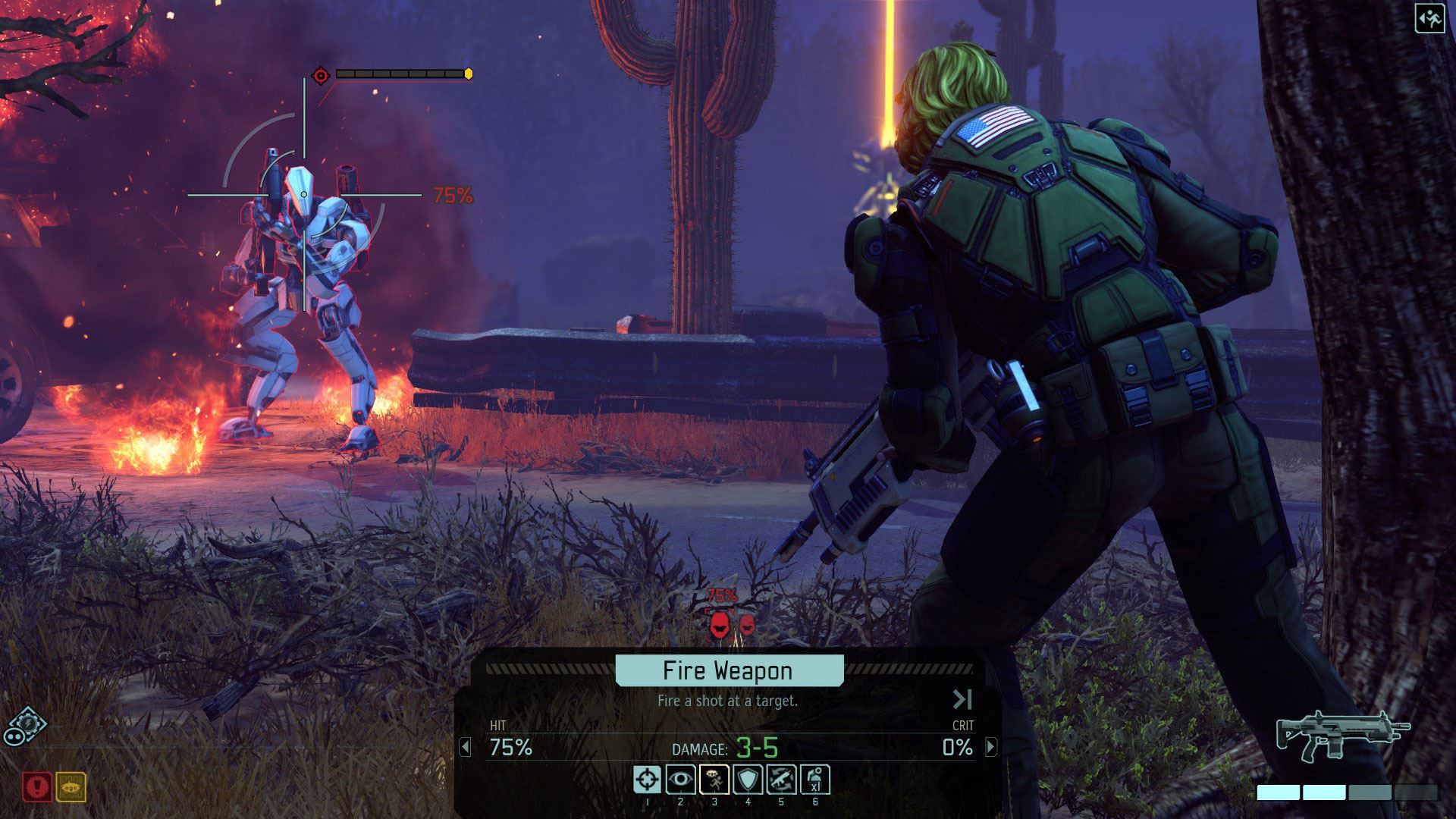The width and height of the screenshot is (1456, 819).
Task: Choose the soldier x1 ability icon
Action: [x=815, y=780]
